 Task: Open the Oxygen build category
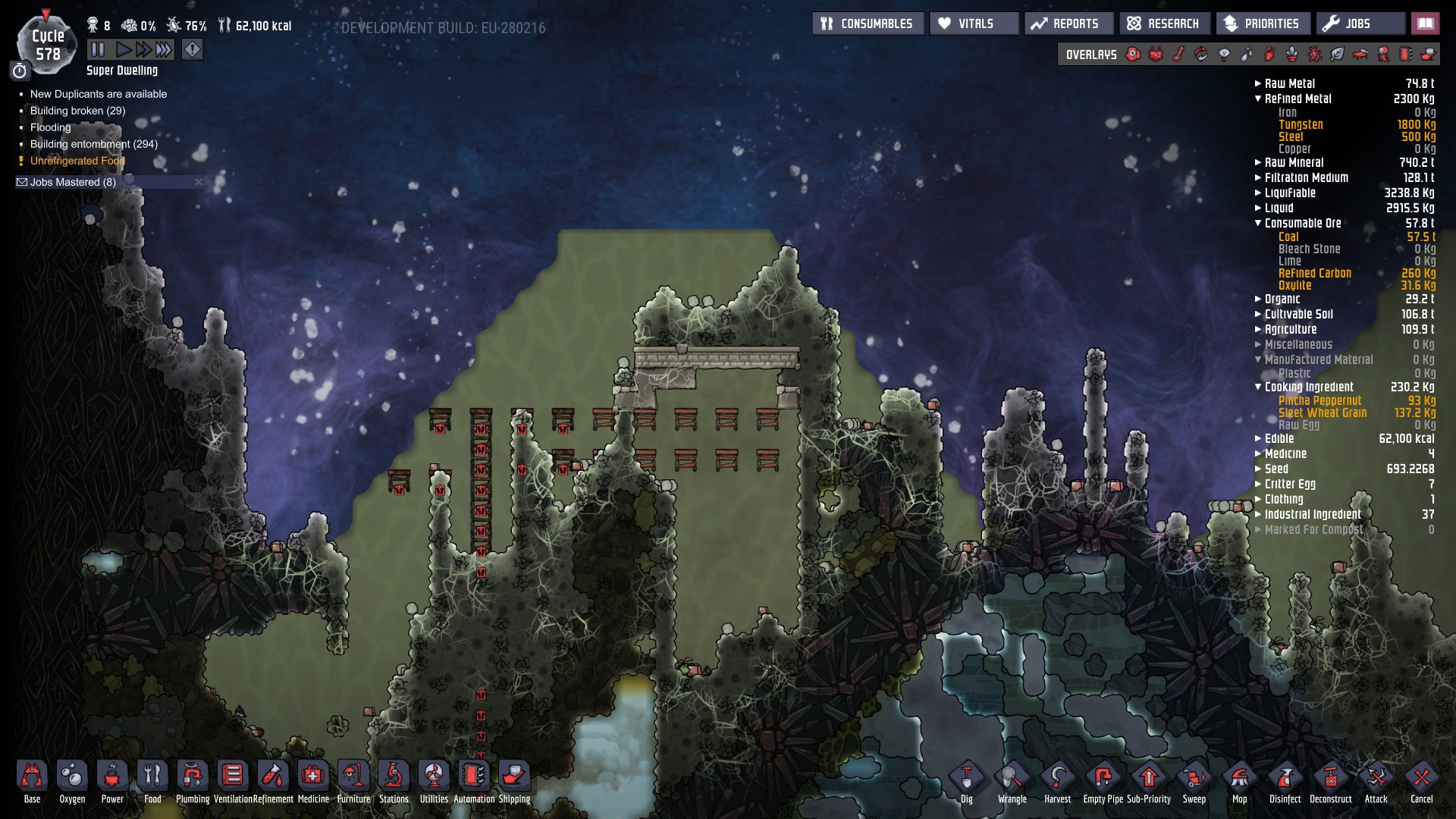point(72,780)
